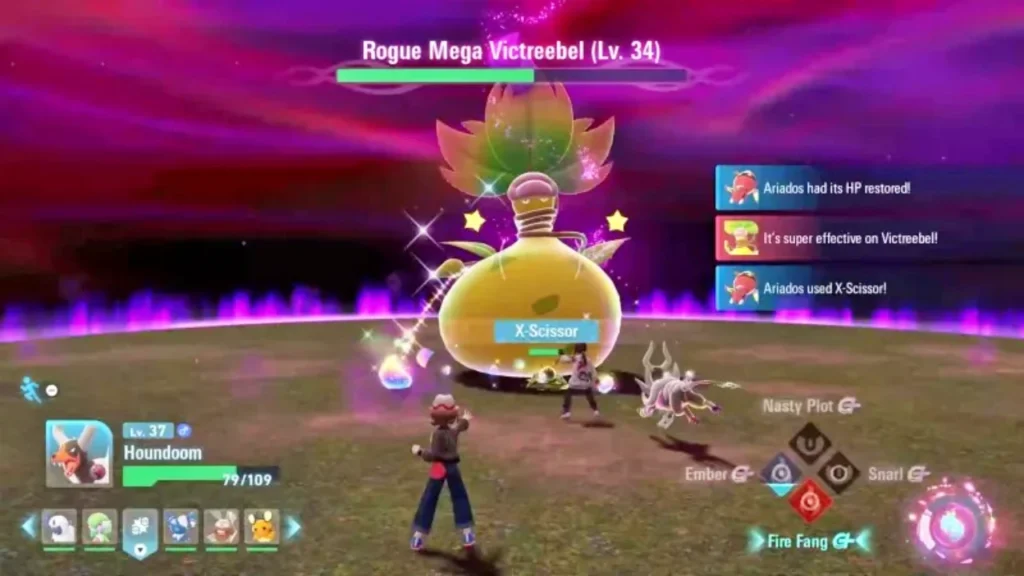Select Houndoom's active portrait
Image resolution: width=1024 pixels, height=576 pixels.
79,454
